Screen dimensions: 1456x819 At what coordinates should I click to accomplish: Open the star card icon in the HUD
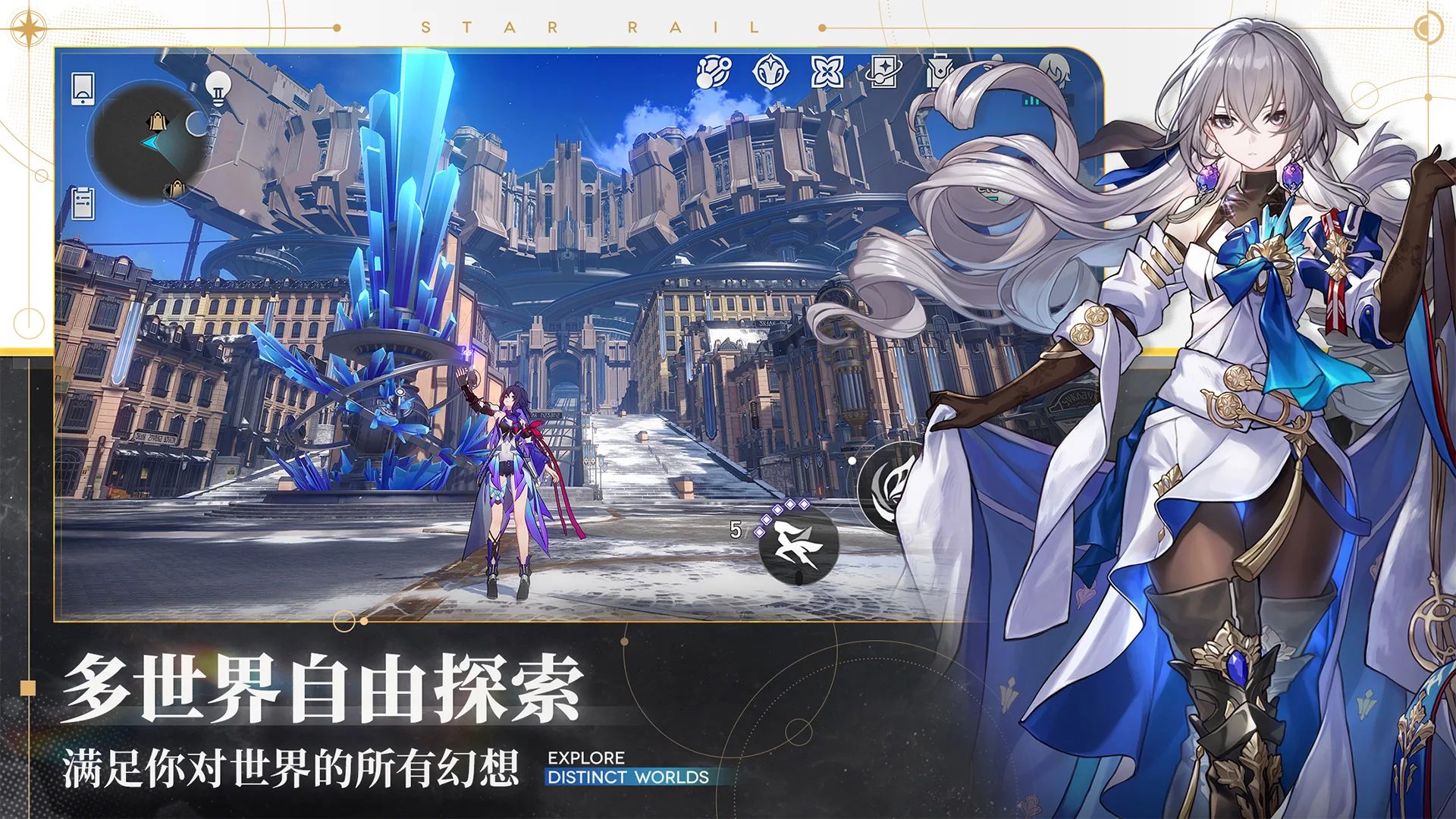(x=883, y=71)
